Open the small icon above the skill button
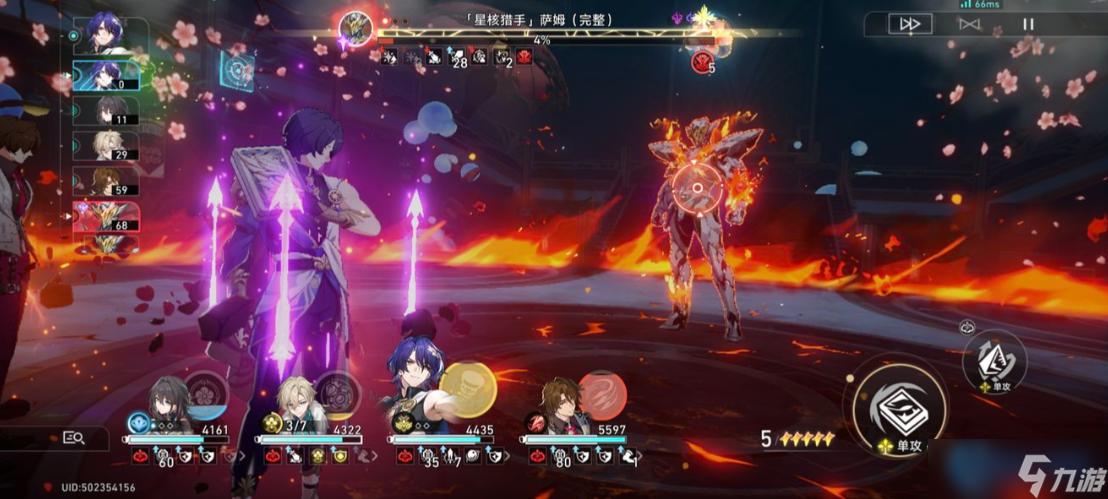 (x=968, y=325)
